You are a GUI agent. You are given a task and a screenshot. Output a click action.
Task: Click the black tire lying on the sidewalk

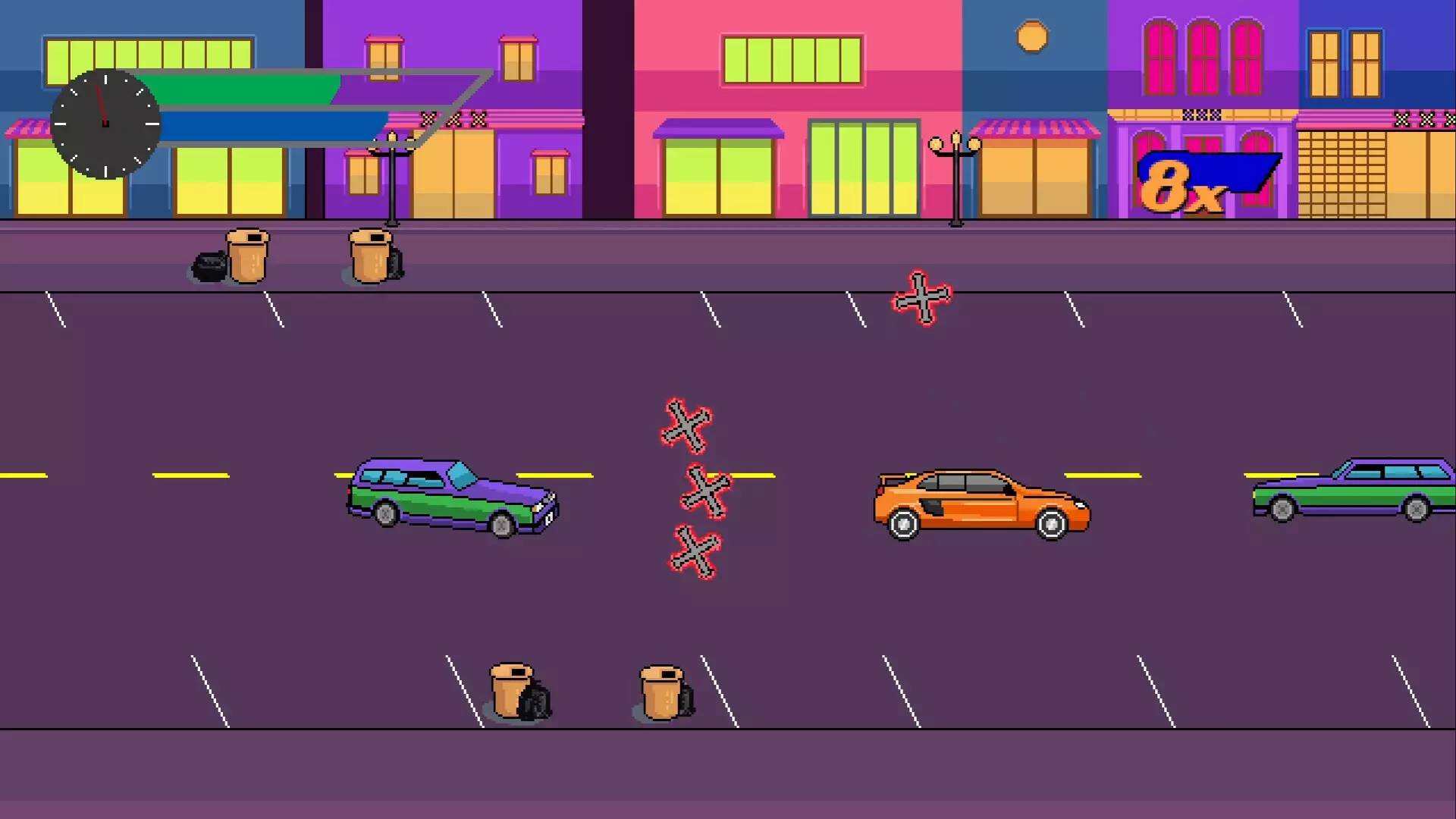[208, 267]
